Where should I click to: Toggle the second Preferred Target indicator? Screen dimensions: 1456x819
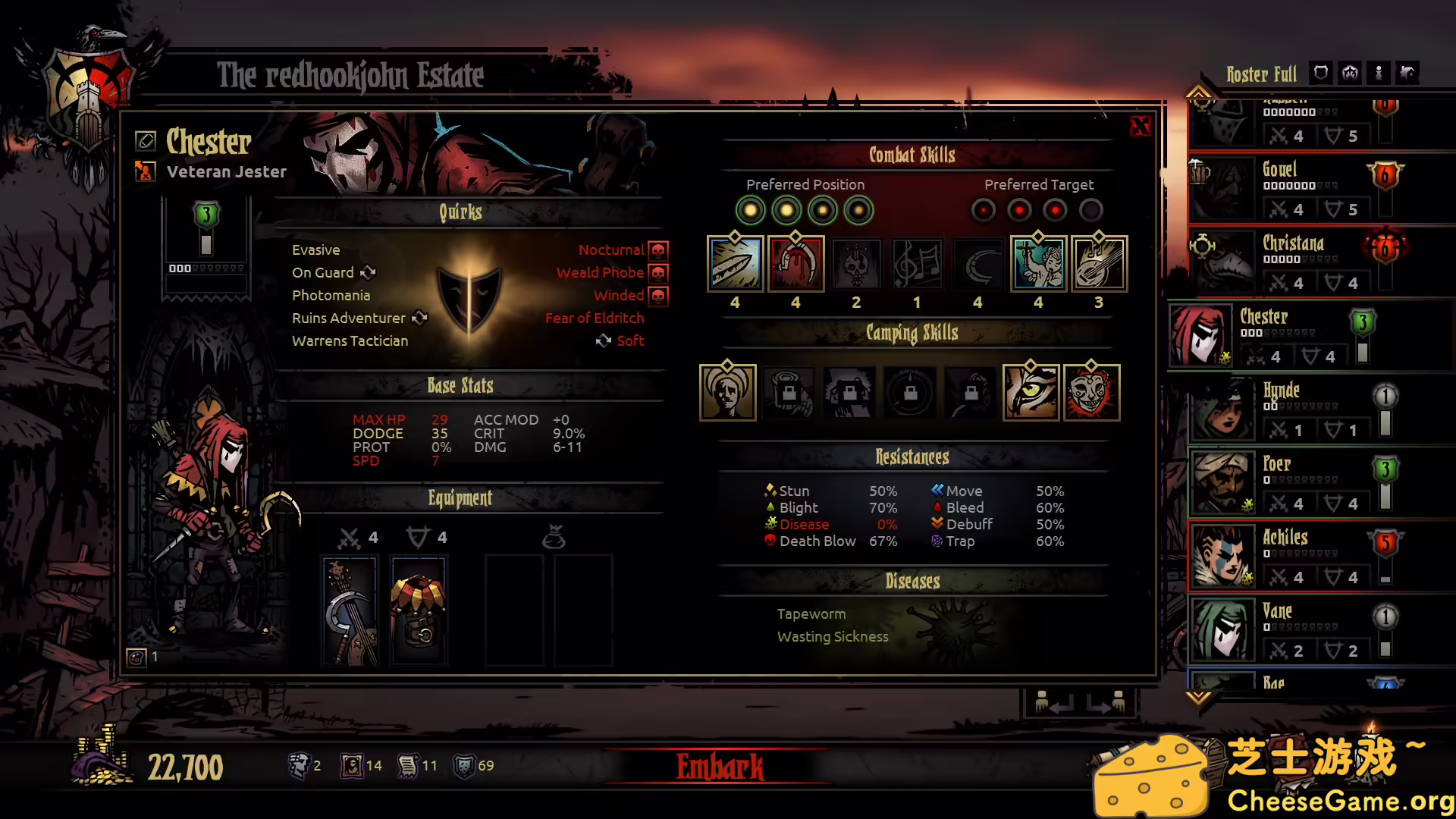pyautogui.click(x=1018, y=210)
